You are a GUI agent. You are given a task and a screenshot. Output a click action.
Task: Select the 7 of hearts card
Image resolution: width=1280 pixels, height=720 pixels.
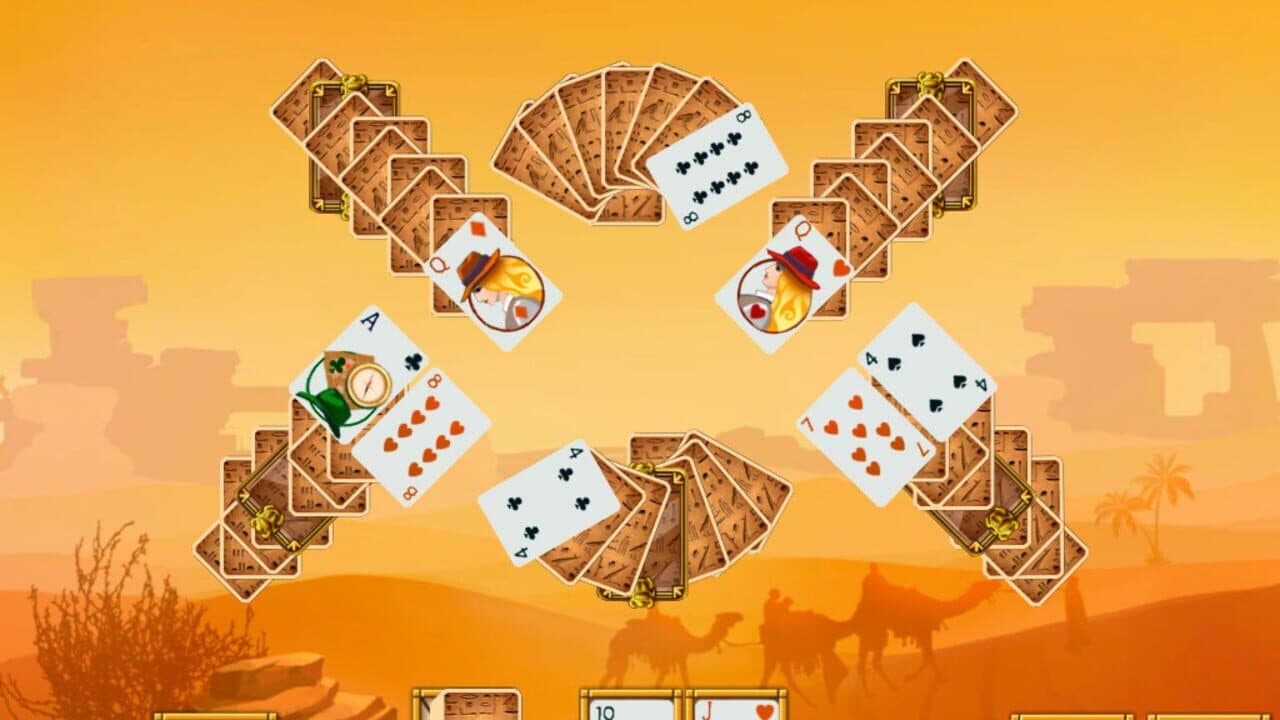click(x=862, y=440)
